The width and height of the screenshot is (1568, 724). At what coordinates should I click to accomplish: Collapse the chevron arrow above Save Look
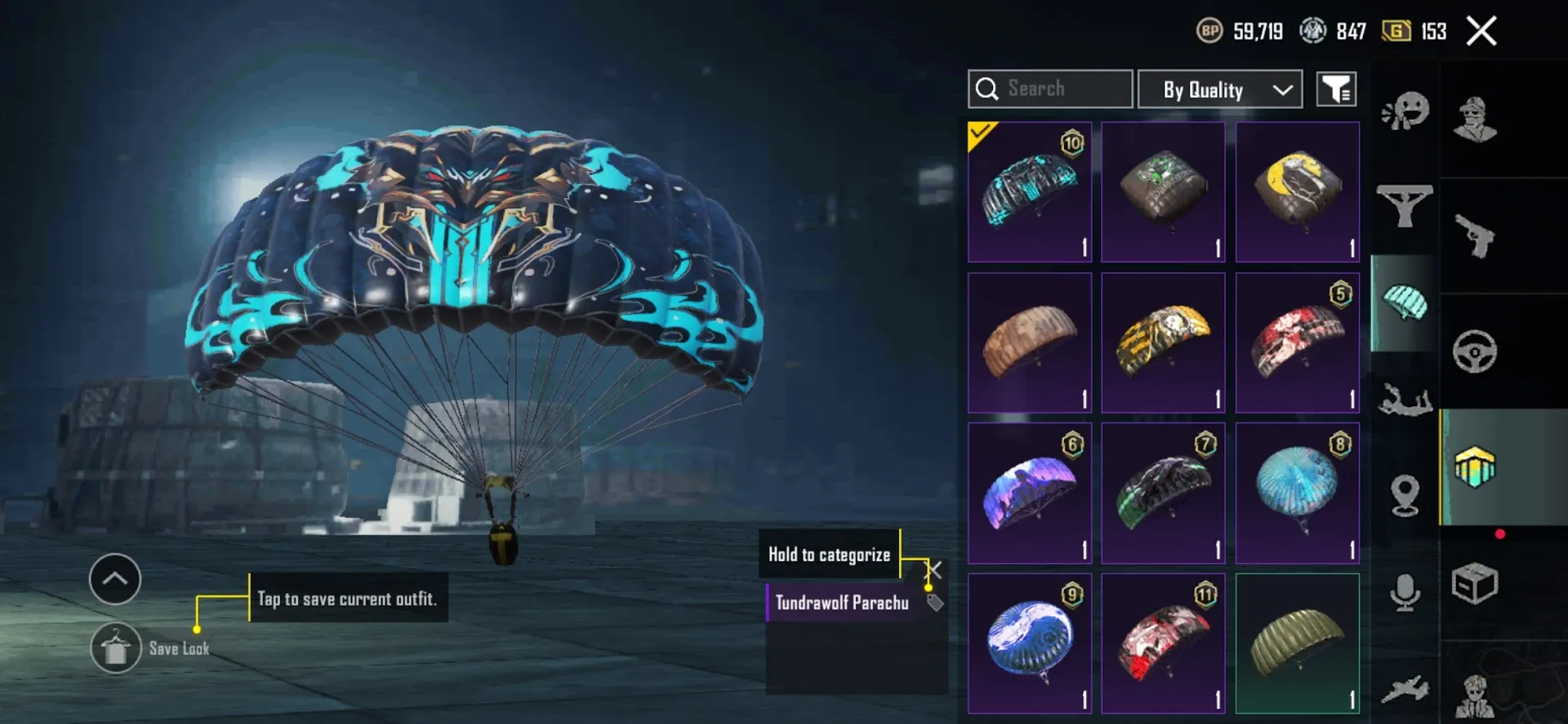[x=114, y=579]
